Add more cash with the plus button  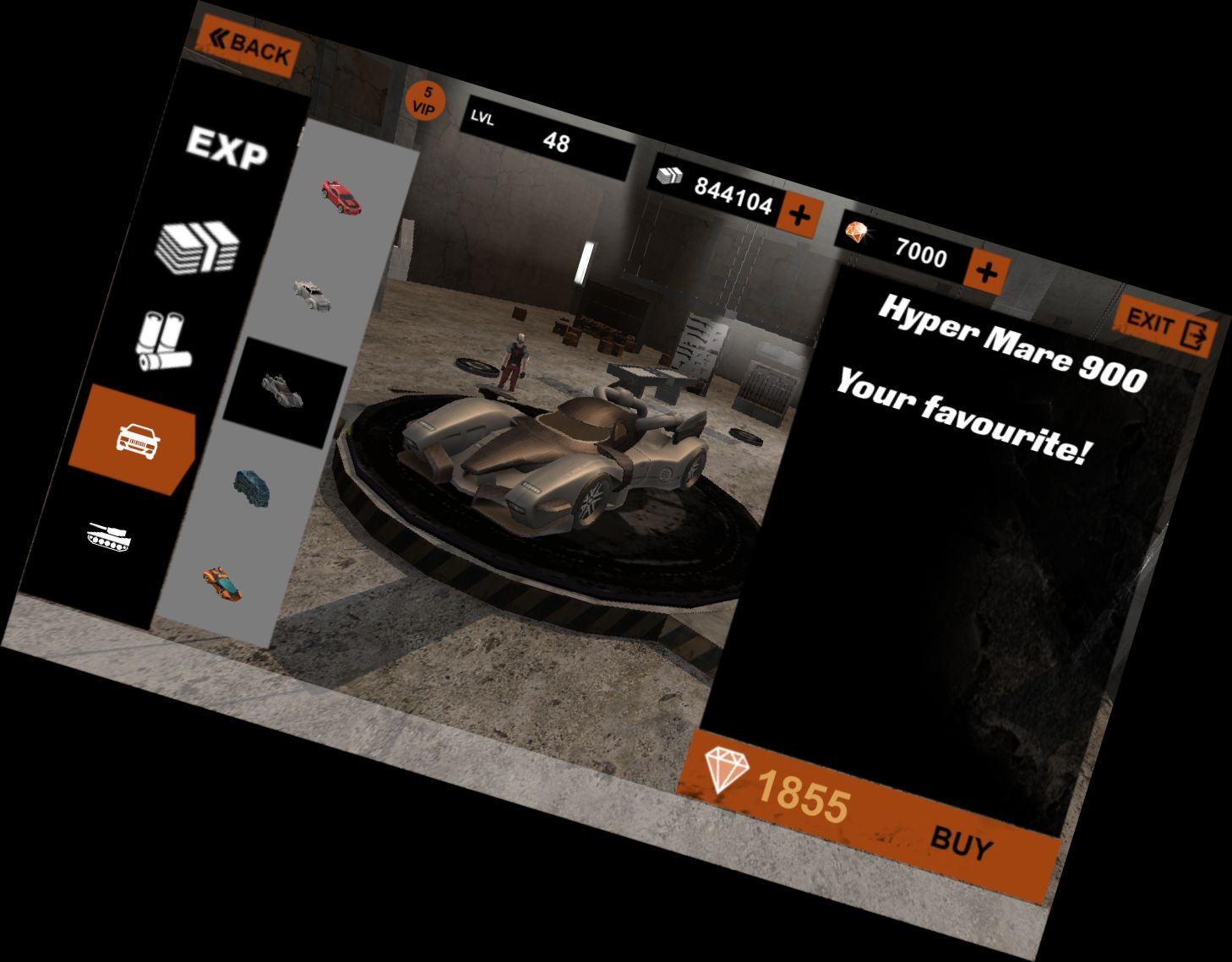799,215
